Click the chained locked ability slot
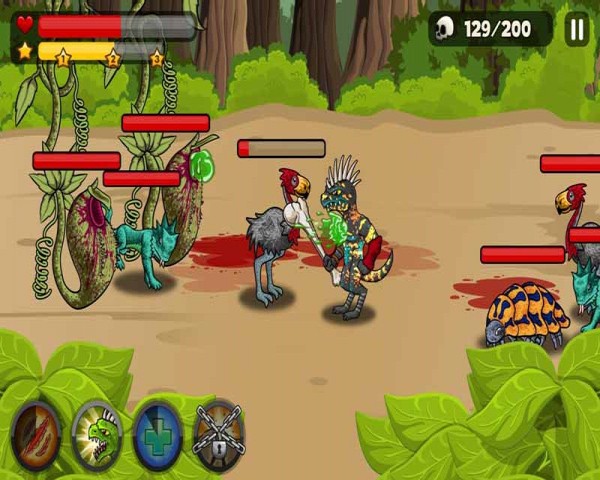The image size is (600, 480). tap(219, 436)
